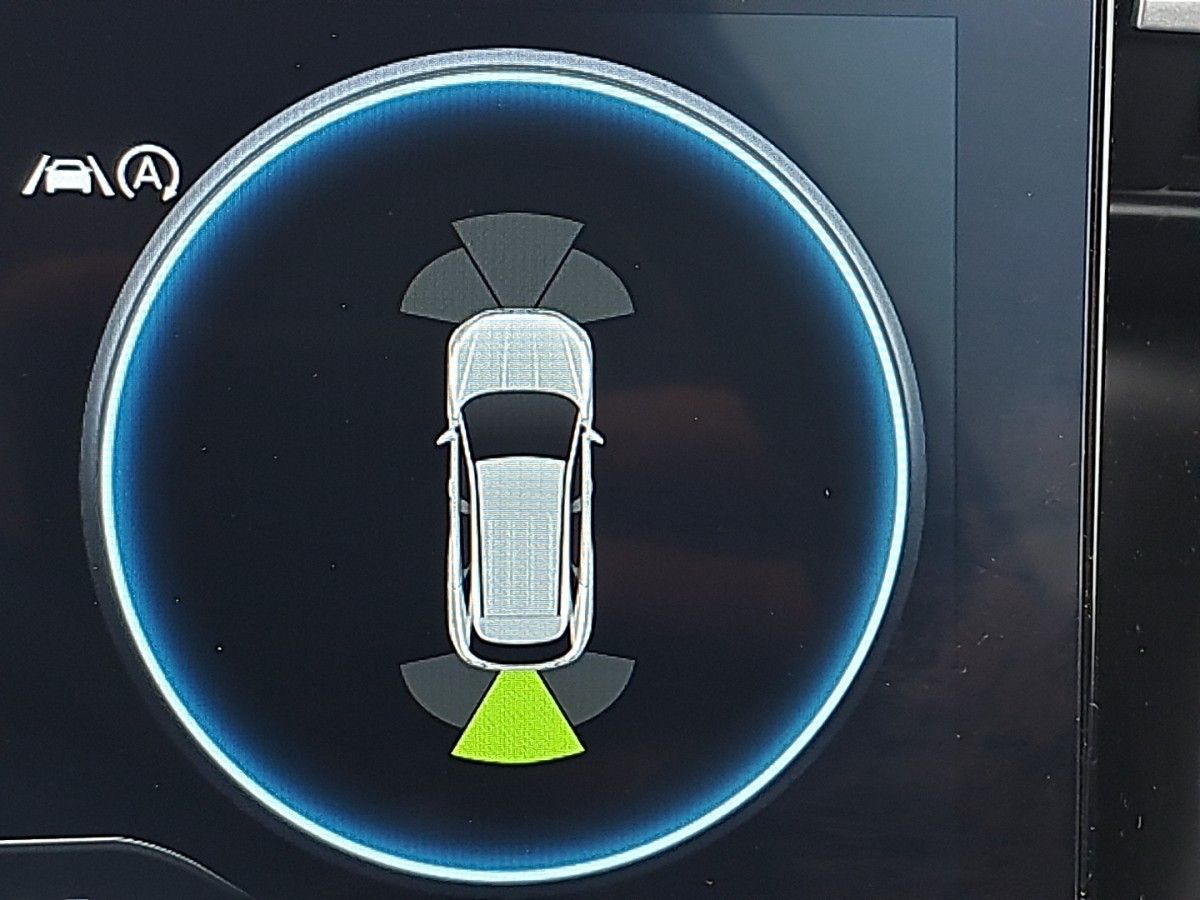The image size is (1200, 900).
Task: Click the green rear center sensor segment
Action: 517,720
